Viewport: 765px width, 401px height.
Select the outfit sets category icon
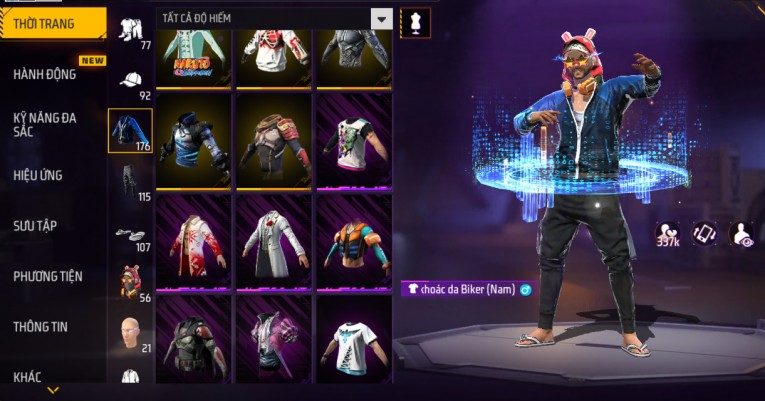131,32
